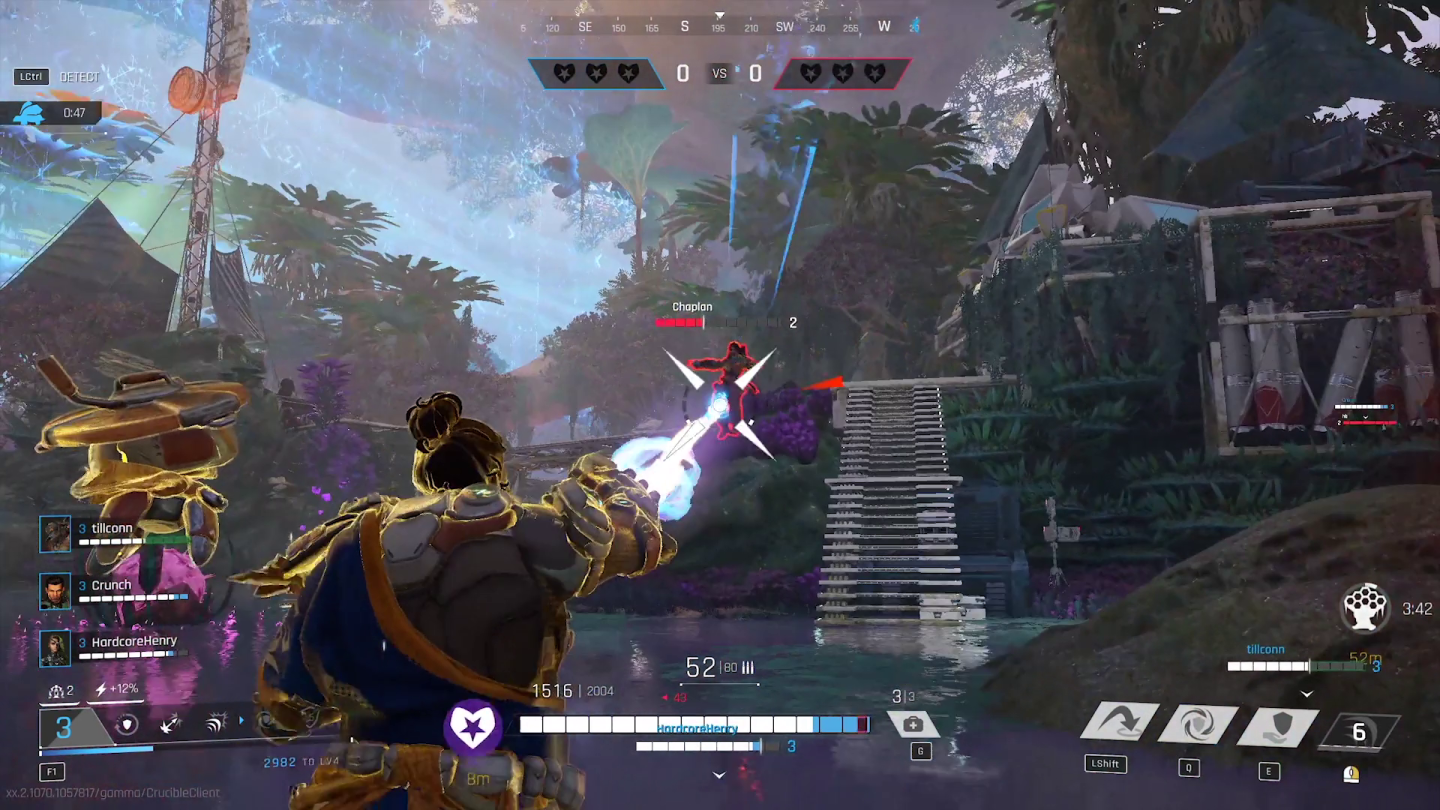Screen dimensions: 1440x810
Task: Expand the chevron below the HardcoreHenry health bar
Action: [x=718, y=773]
